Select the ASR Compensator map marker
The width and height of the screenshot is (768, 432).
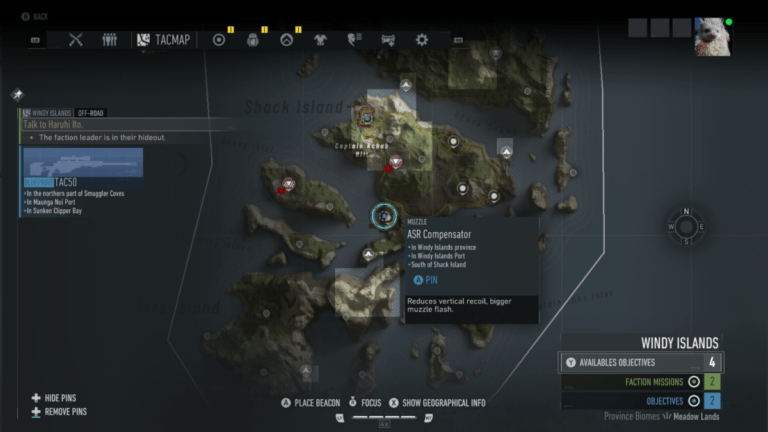[x=384, y=215]
